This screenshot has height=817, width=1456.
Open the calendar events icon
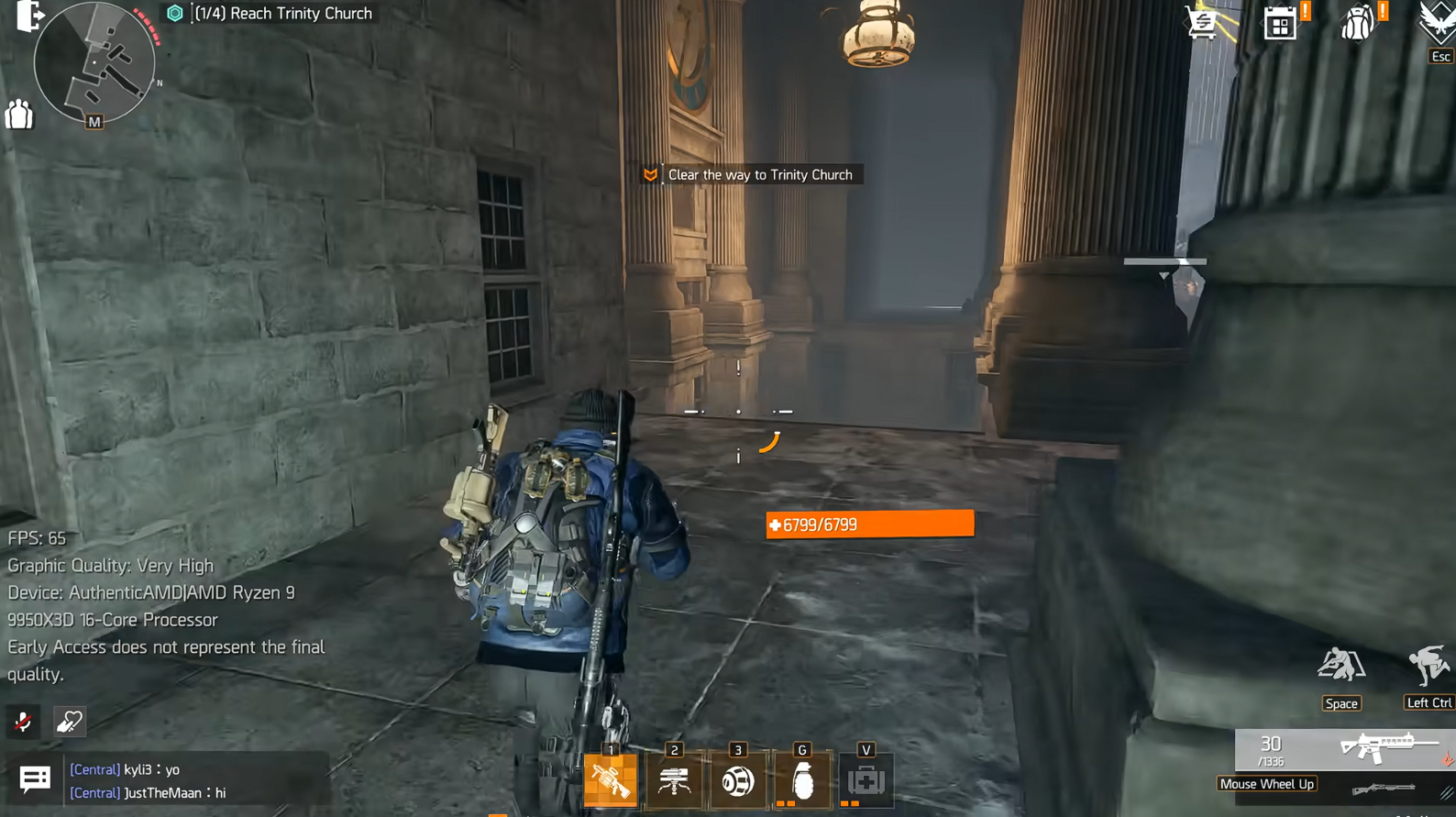tap(1280, 23)
